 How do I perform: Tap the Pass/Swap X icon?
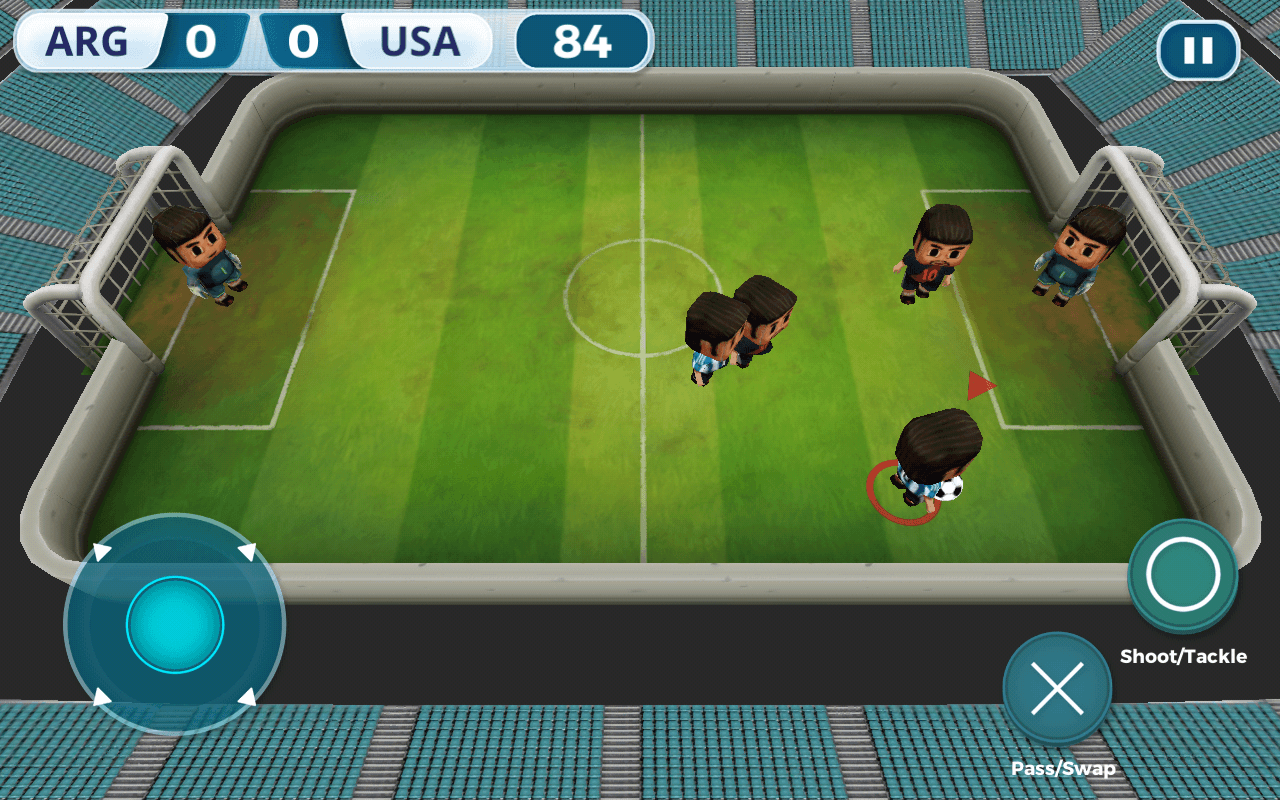coord(1058,688)
